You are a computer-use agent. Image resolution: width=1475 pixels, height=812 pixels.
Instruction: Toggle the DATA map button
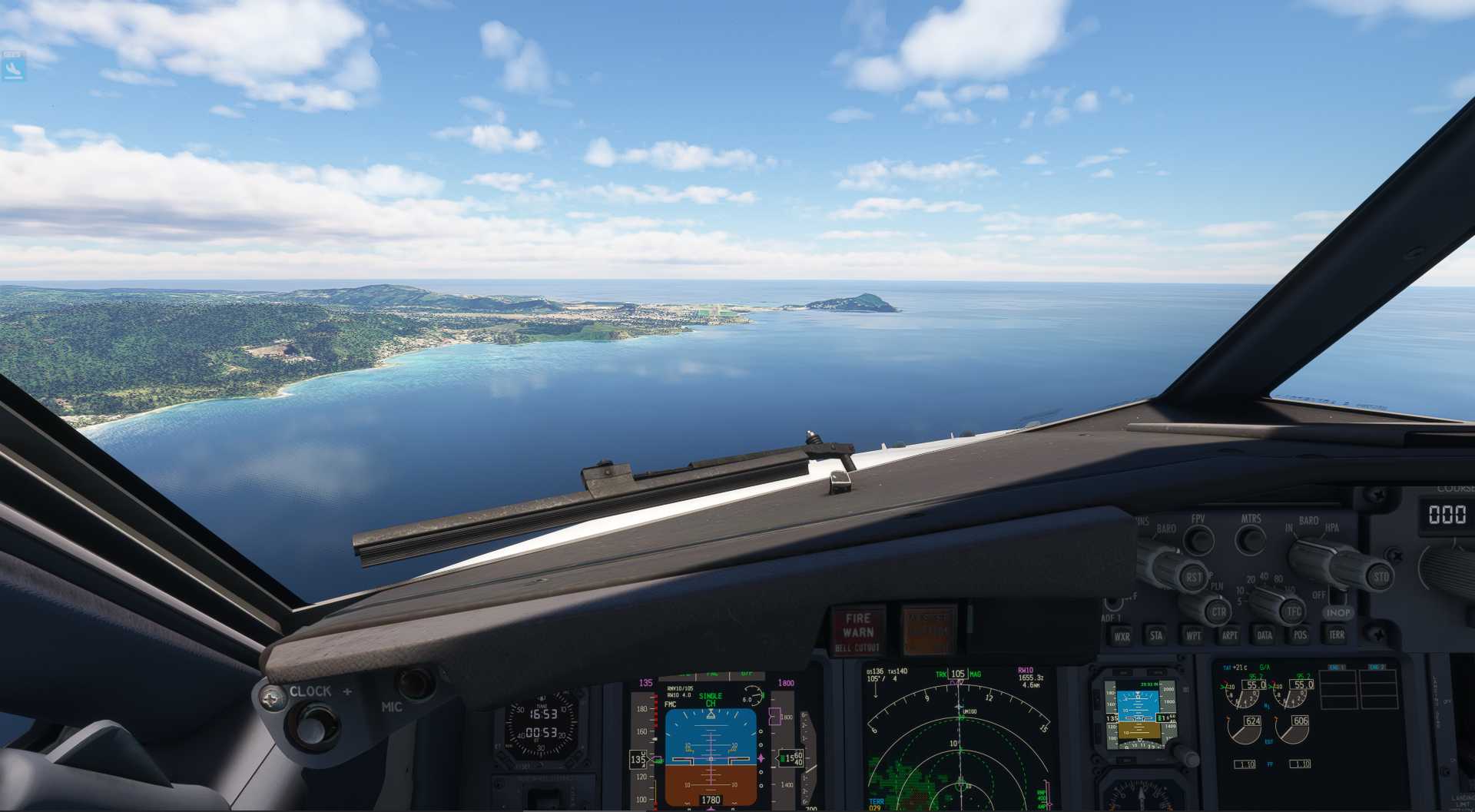(x=1265, y=635)
